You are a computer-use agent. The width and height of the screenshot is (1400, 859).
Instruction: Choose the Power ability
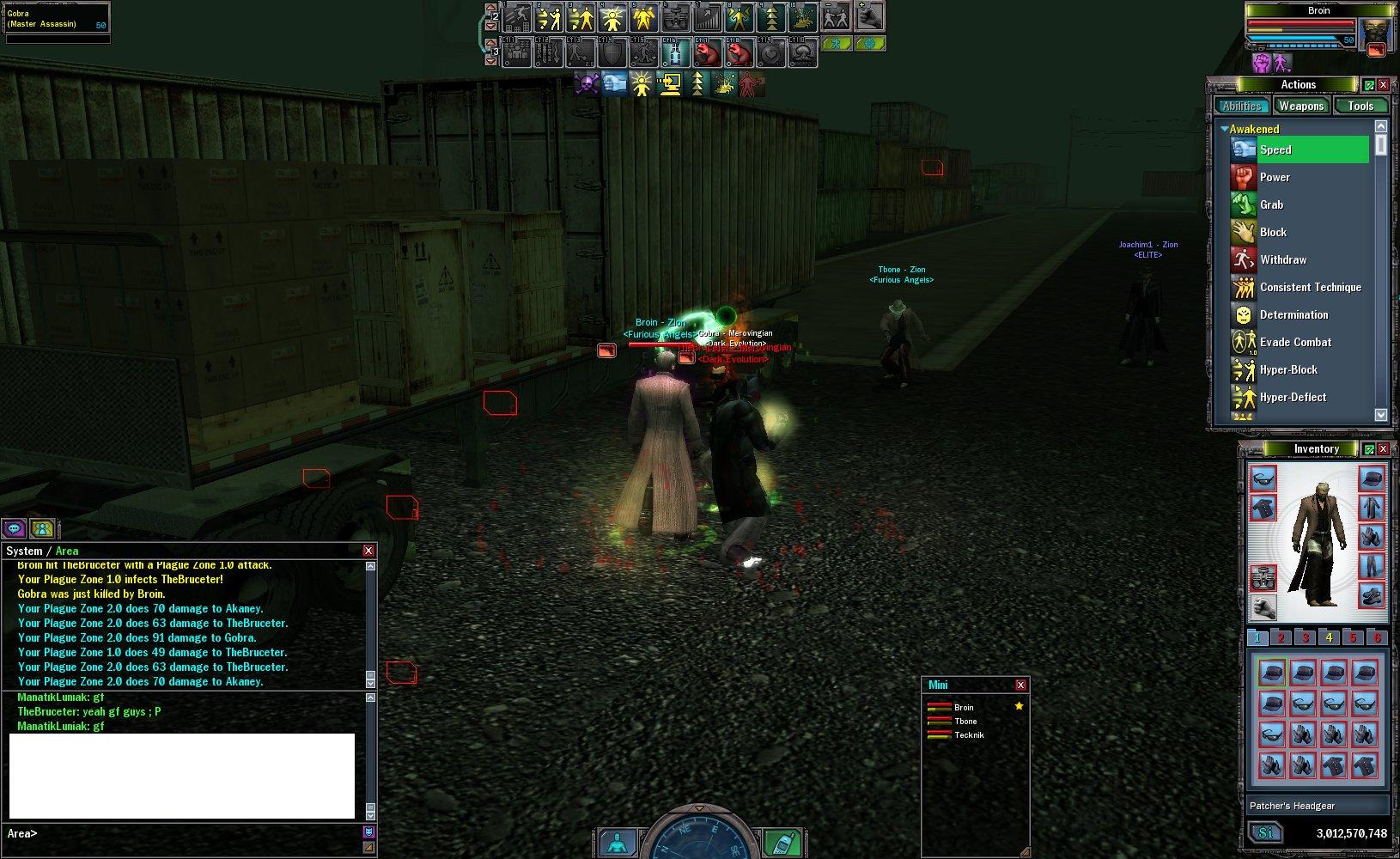tap(1275, 177)
